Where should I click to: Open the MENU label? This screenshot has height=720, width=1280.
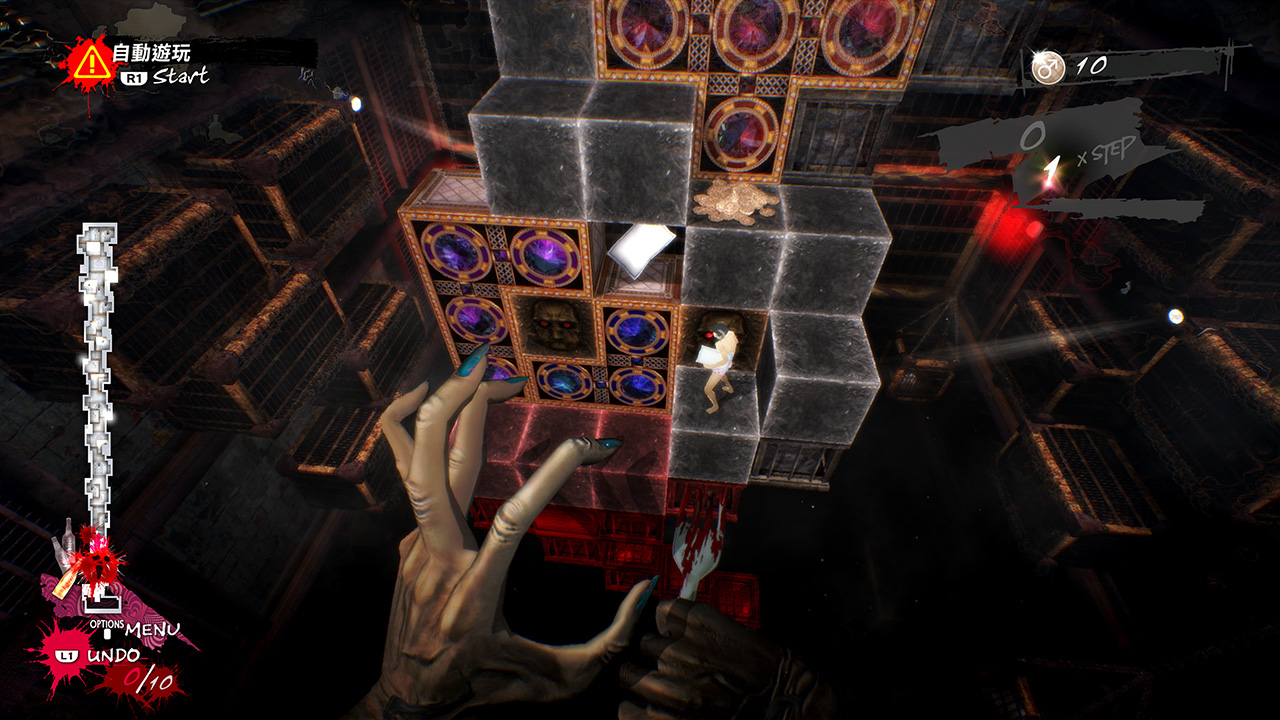coord(152,630)
